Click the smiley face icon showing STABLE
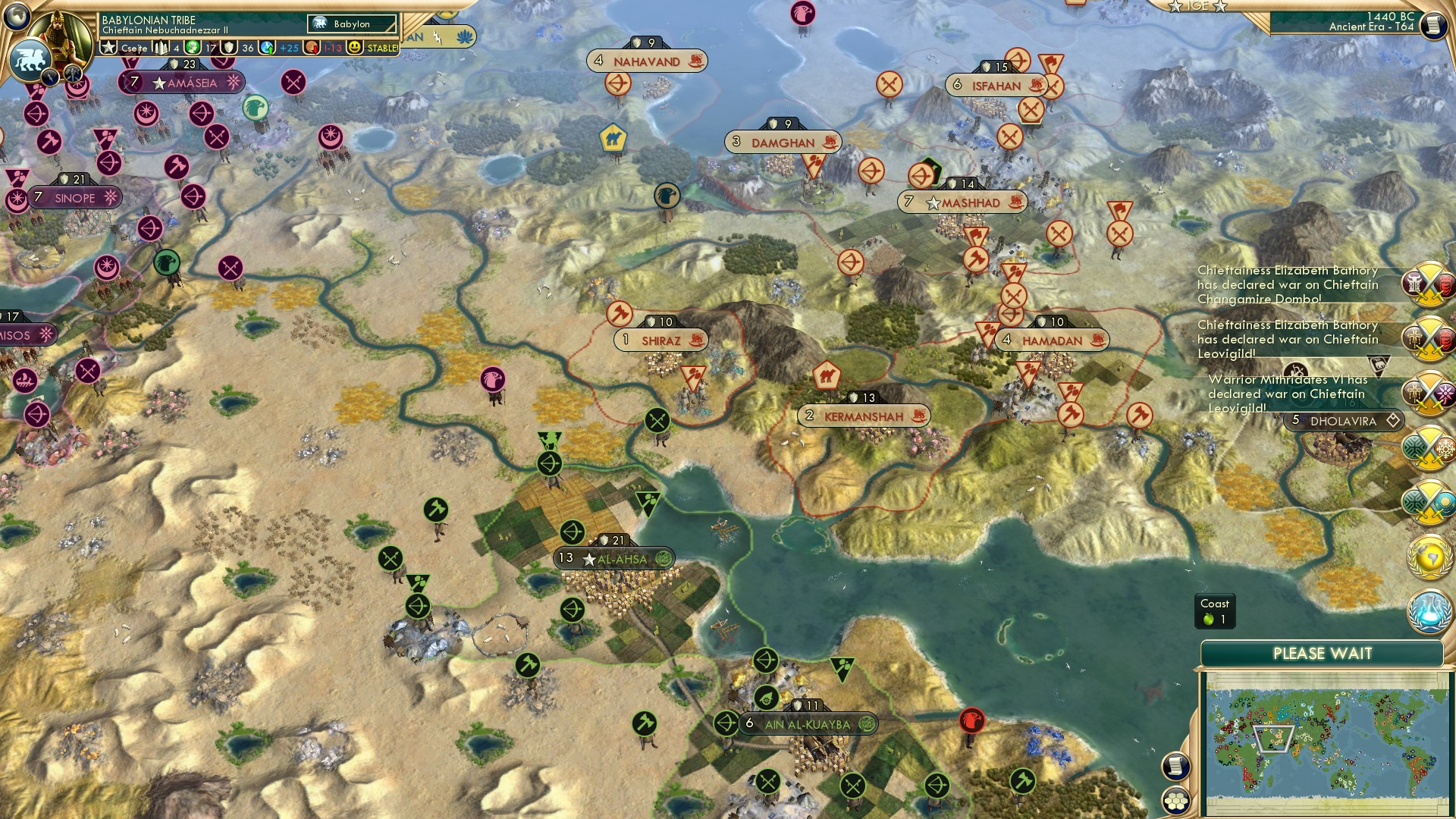The image size is (1456, 819). [354, 47]
